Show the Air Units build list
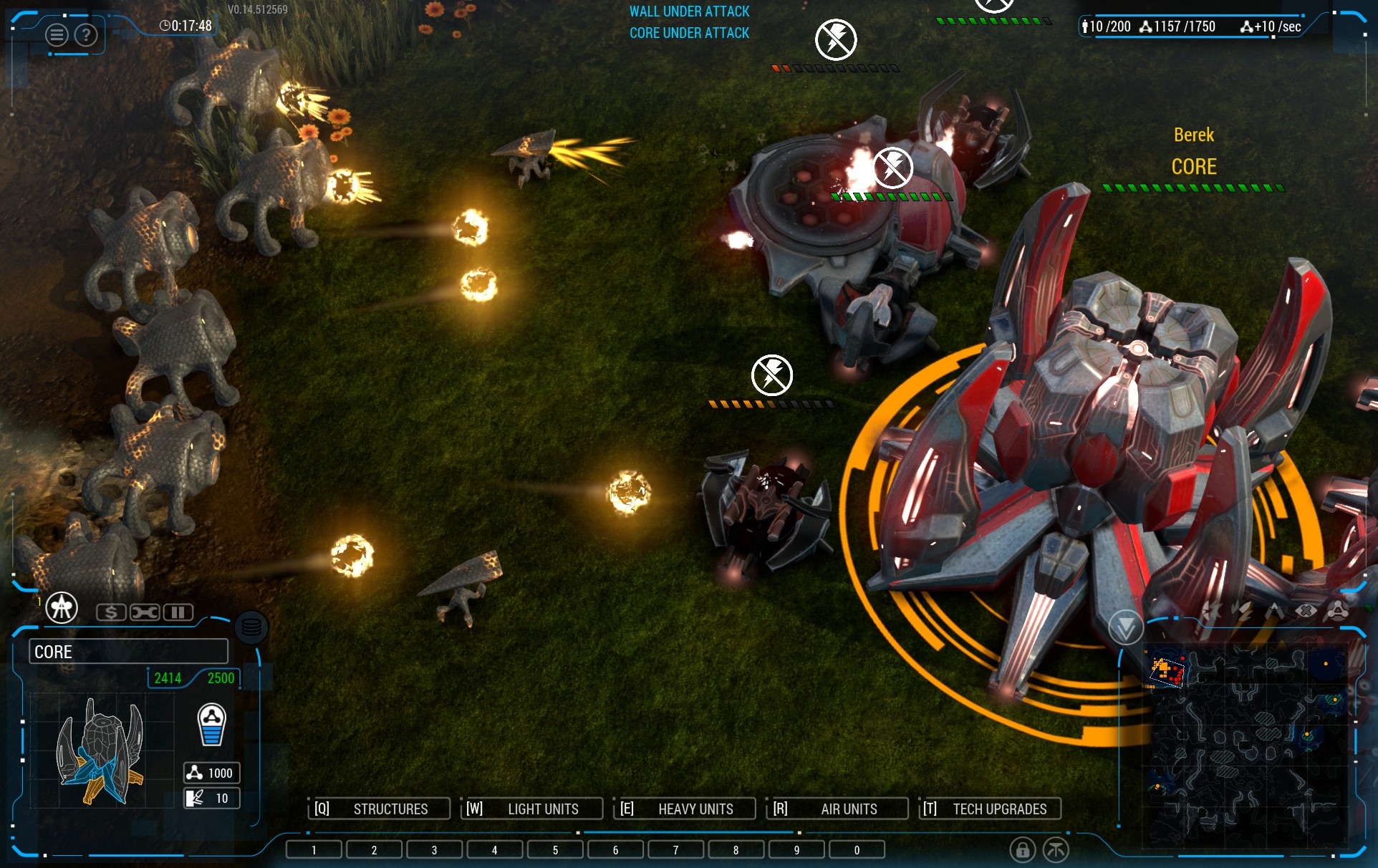This screenshot has width=1378, height=868. pyautogui.click(x=837, y=809)
